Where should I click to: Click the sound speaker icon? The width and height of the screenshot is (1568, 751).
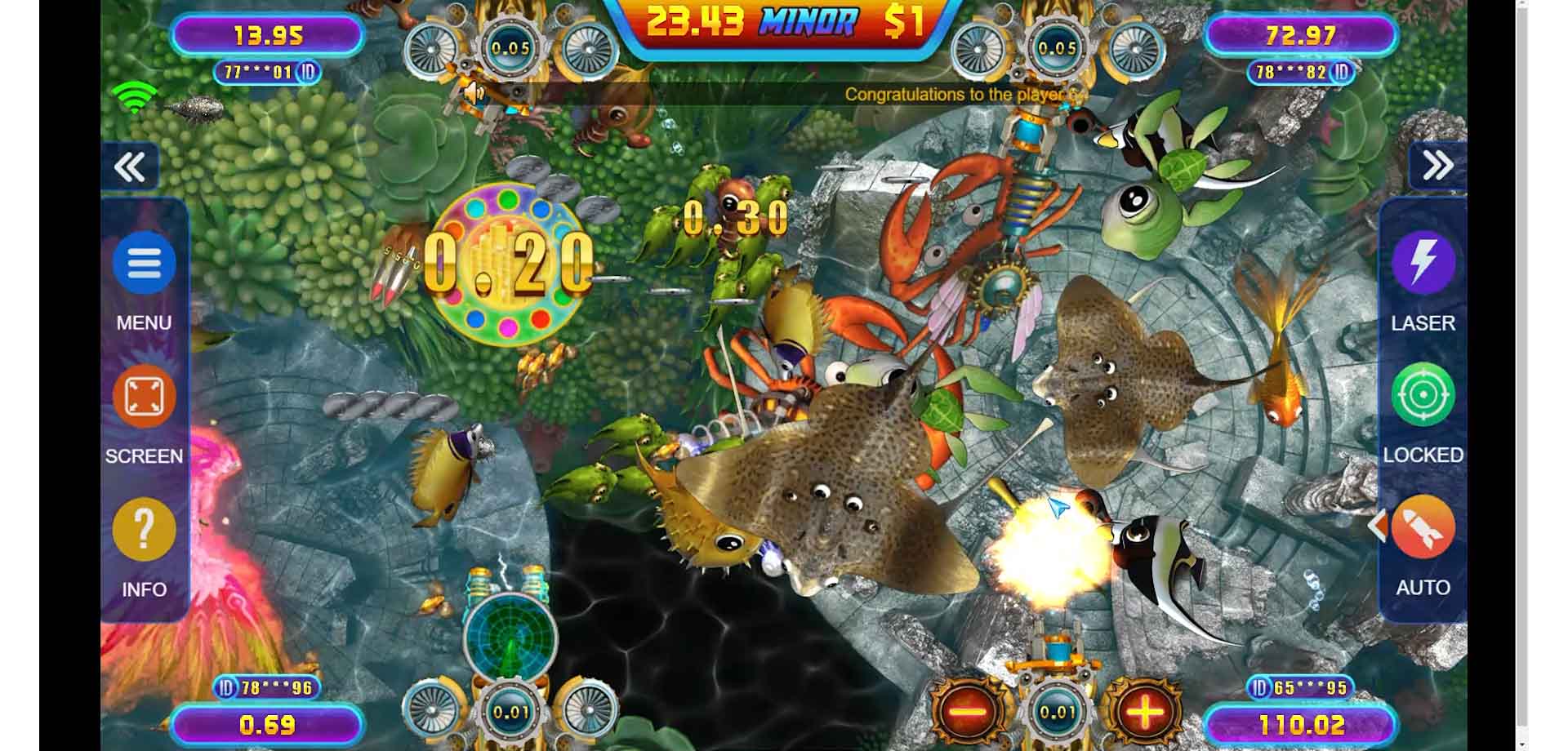[x=474, y=94]
